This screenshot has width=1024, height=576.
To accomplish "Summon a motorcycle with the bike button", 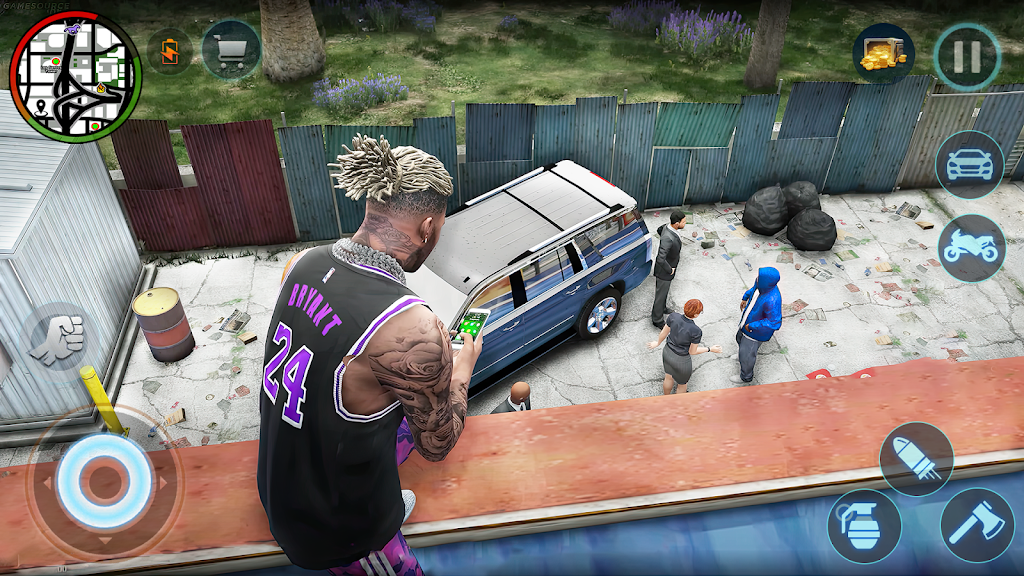I will 971,248.
